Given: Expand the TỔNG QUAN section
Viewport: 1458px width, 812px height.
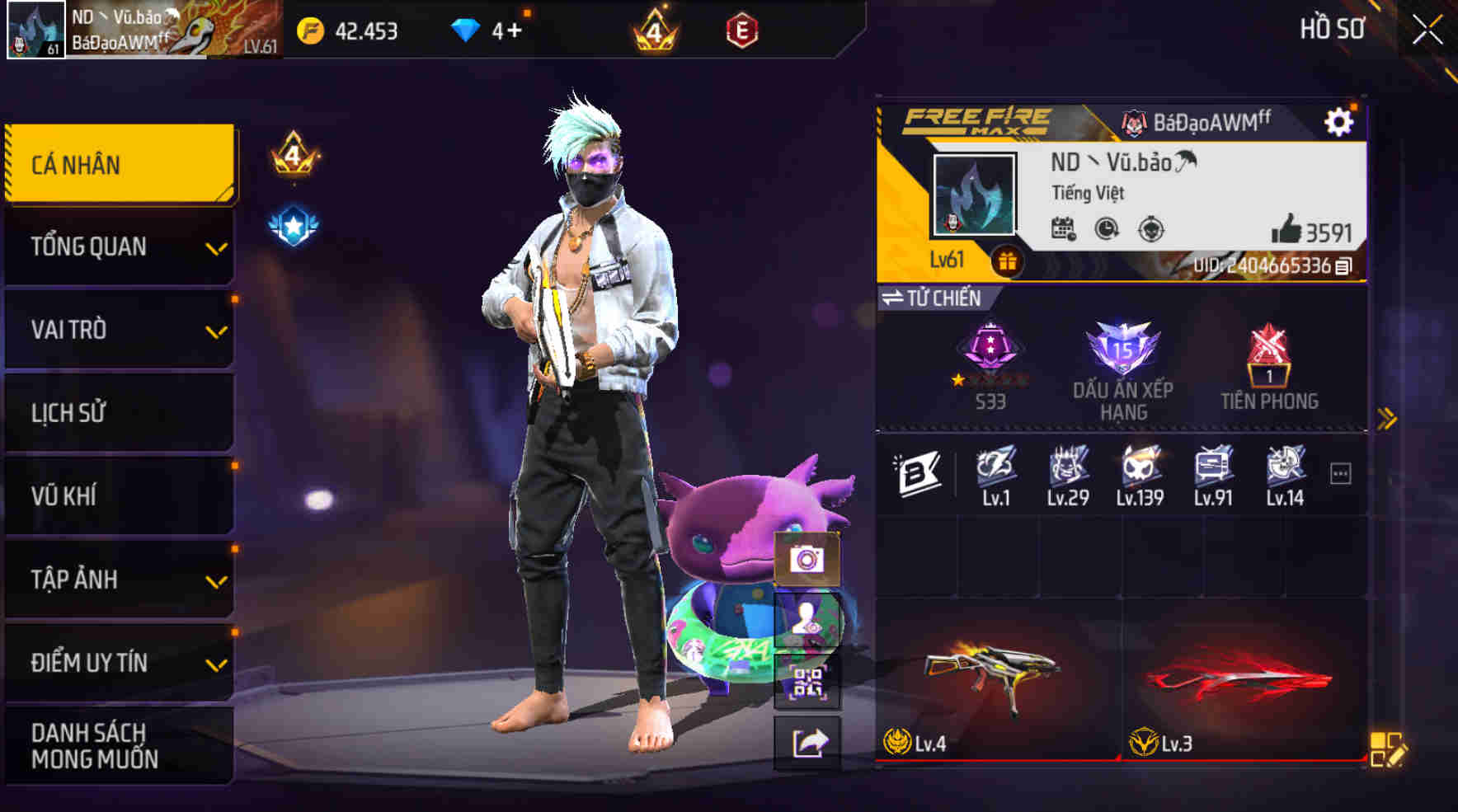Looking at the screenshot, I should point(120,246).
